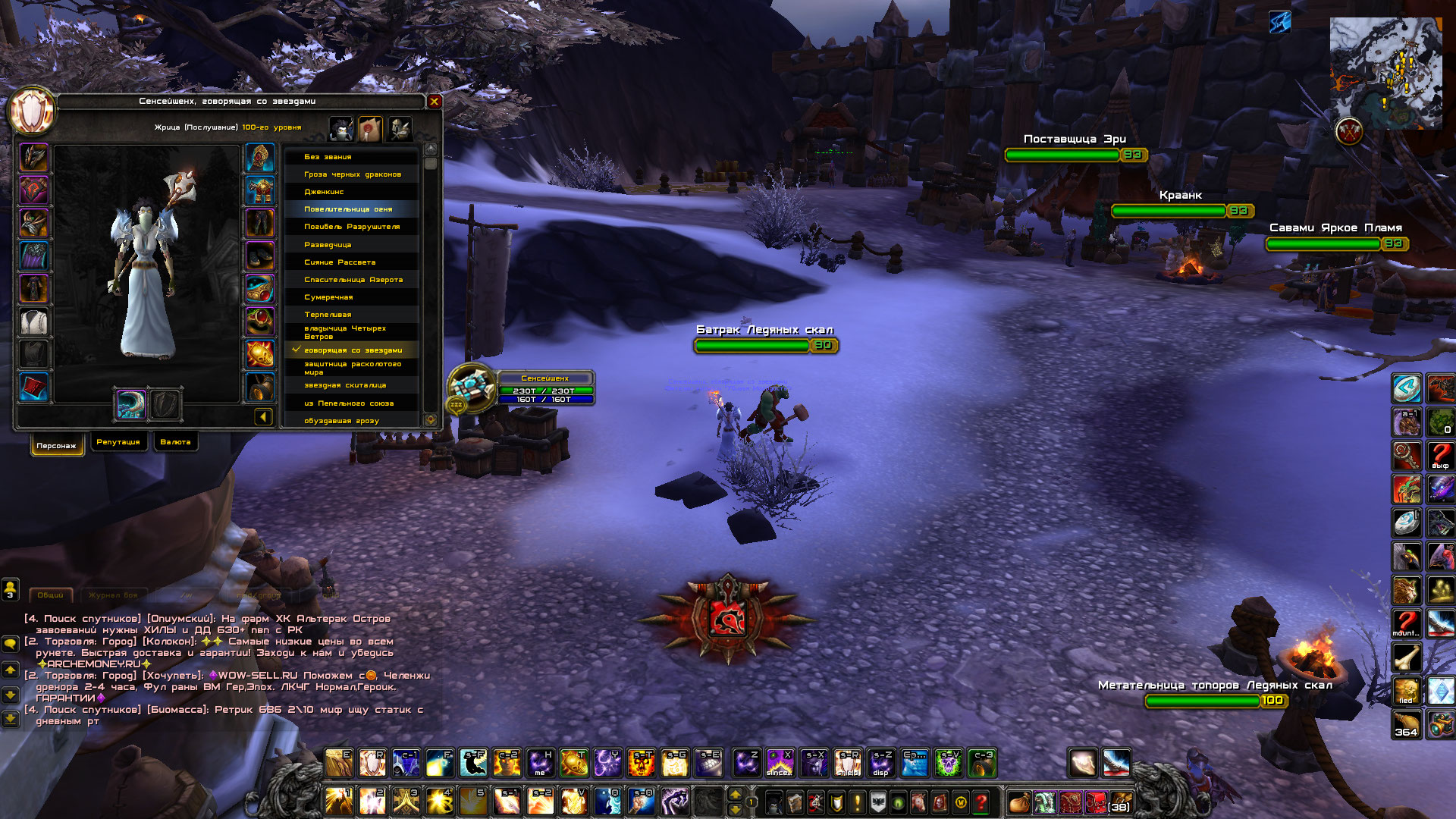This screenshot has width=1456, height=819.
Task: Select the title Дженкинс
Action: [x=324, y=192]
